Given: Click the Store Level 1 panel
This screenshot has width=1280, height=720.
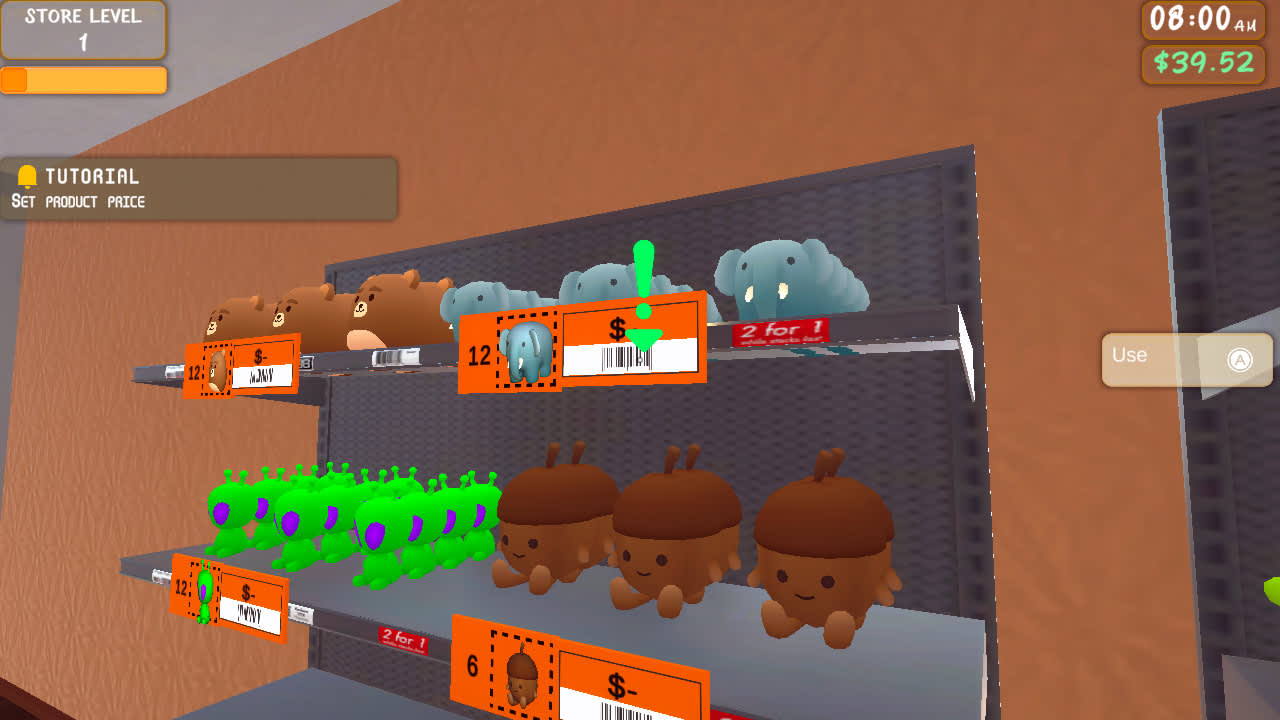Looking at the screenshot, I should click(x=84, y=30).
